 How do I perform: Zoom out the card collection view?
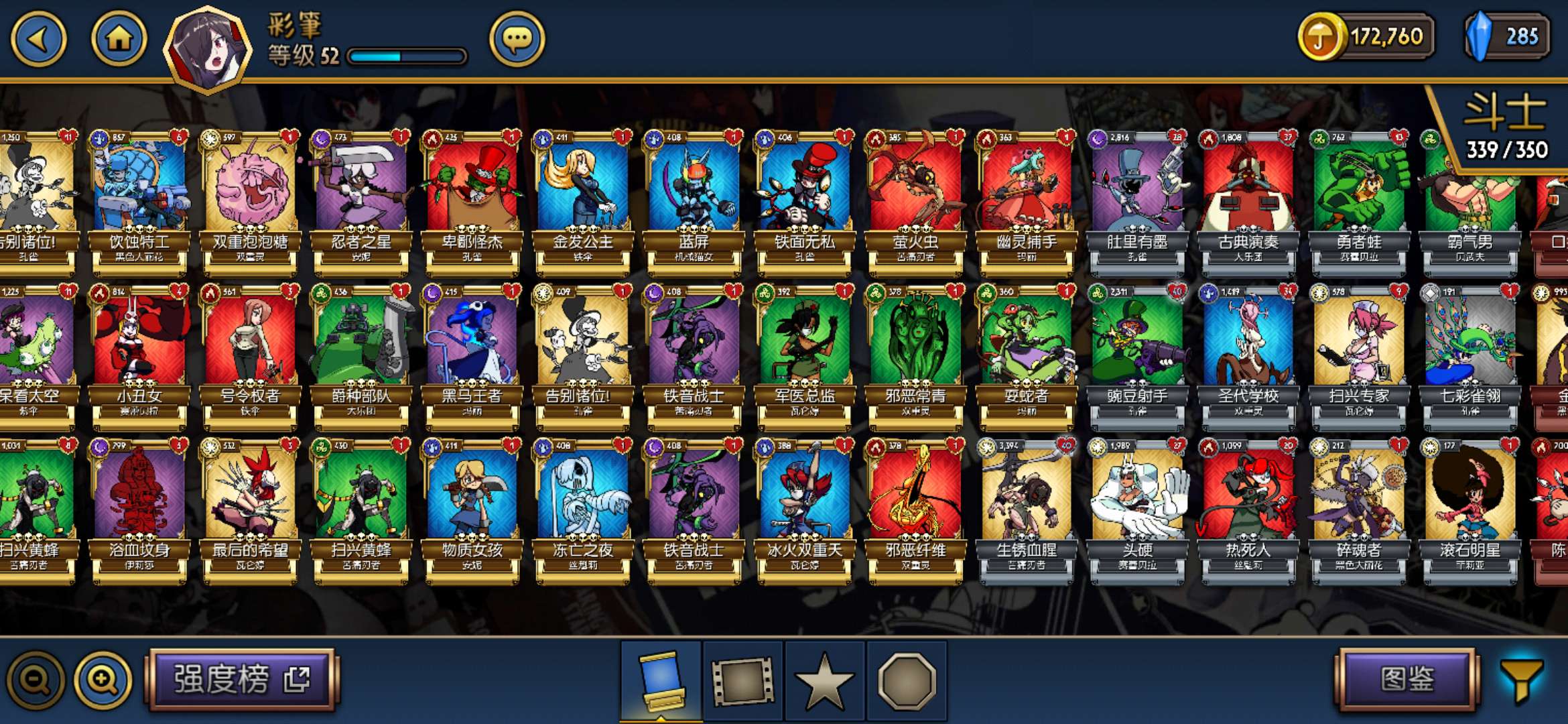[x=36, y=680]
